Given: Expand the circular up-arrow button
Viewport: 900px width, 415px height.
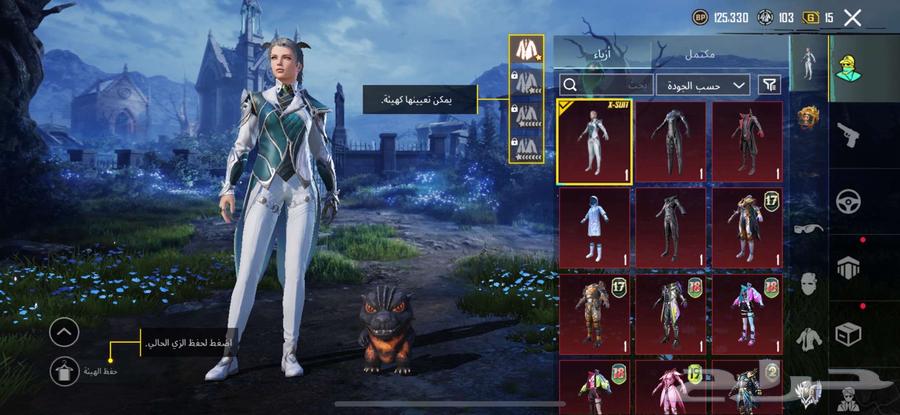Looking at the screenshot, I should tap(63, 332).
